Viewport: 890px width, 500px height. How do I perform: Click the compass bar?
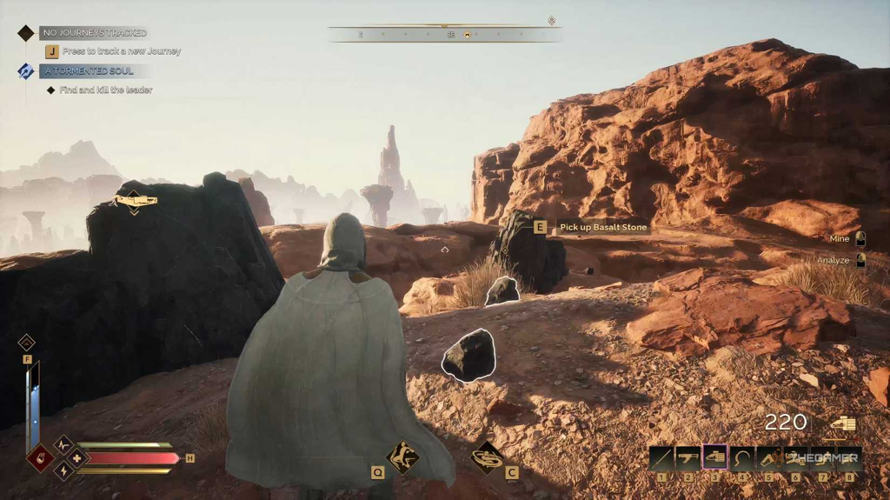(x=445, y=34)
